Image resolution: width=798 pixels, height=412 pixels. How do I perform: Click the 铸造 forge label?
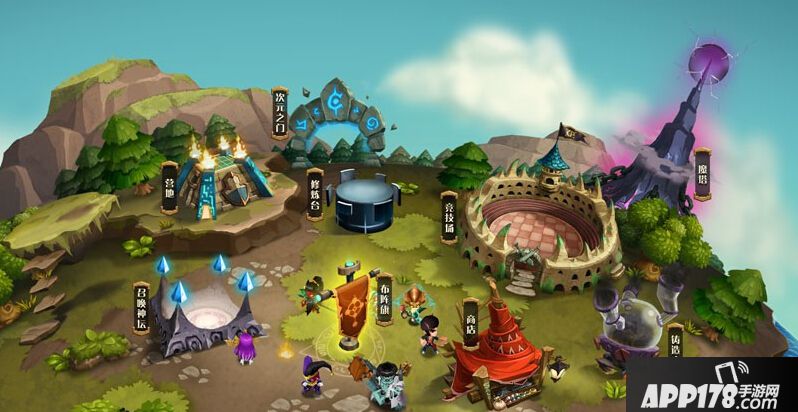click(x=674, y=342)
